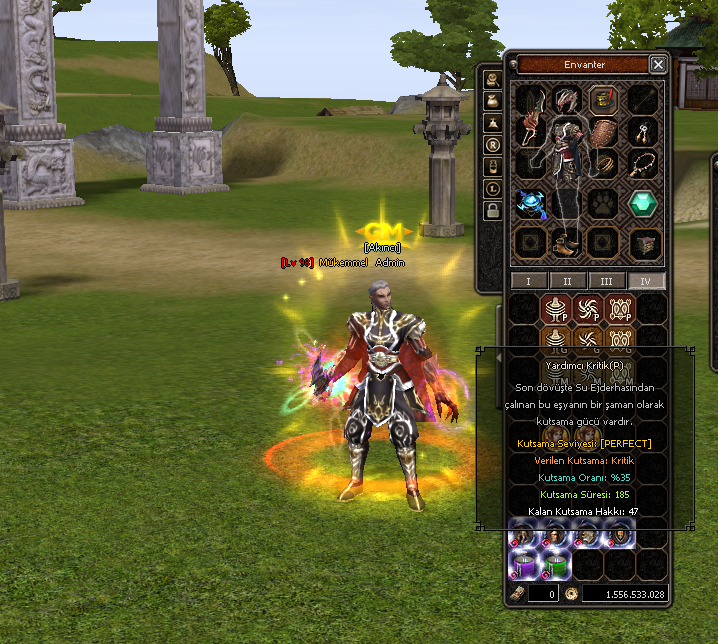Screen dimensions: 718x644
Task: Open the money bag side button
Action: click(x=491, y=100)
